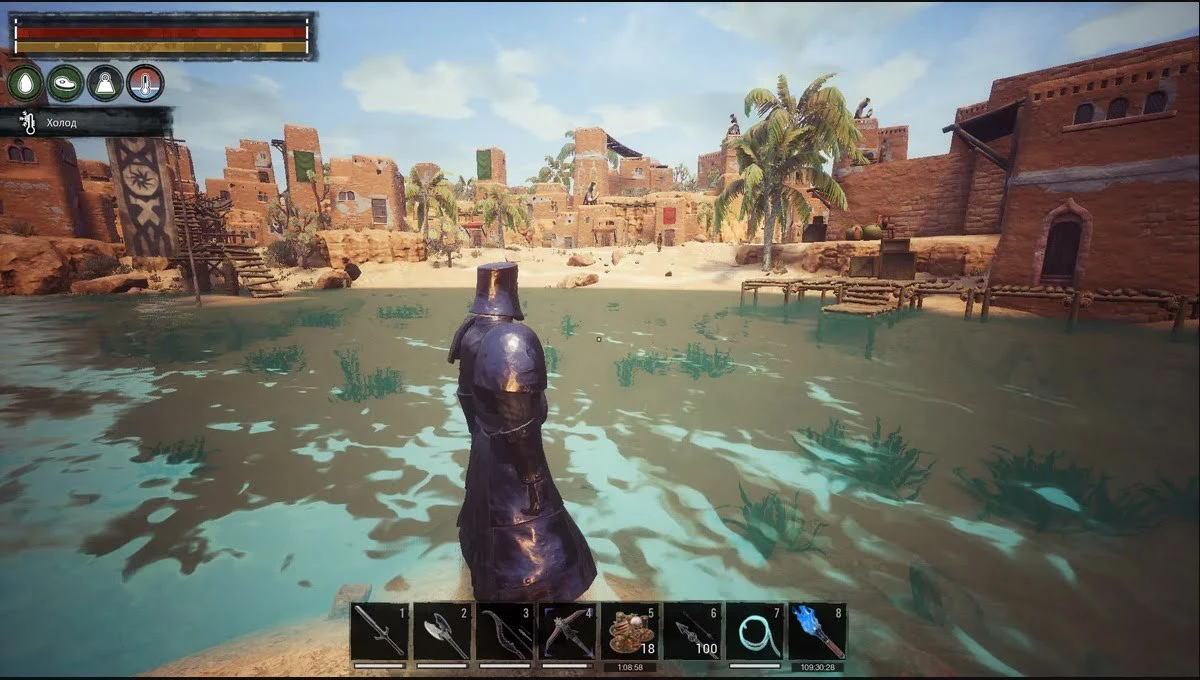Click the weight encumbrance status icon
The width and height of the screenshot is (1200, 680).
coord(105,83)
